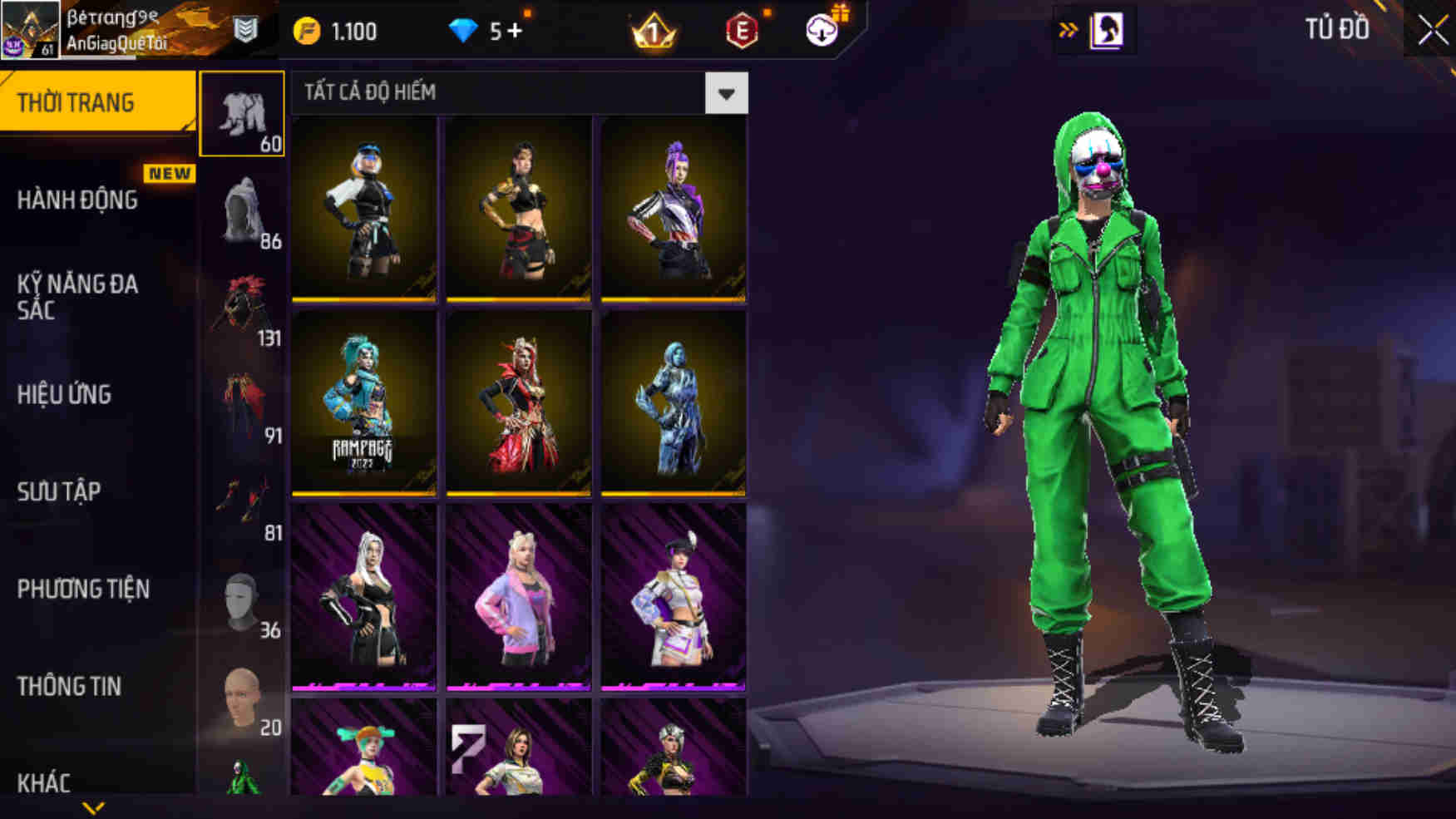1456x819 pixels.
Task: Open the rank crown badge
Action: pos(654,33)
